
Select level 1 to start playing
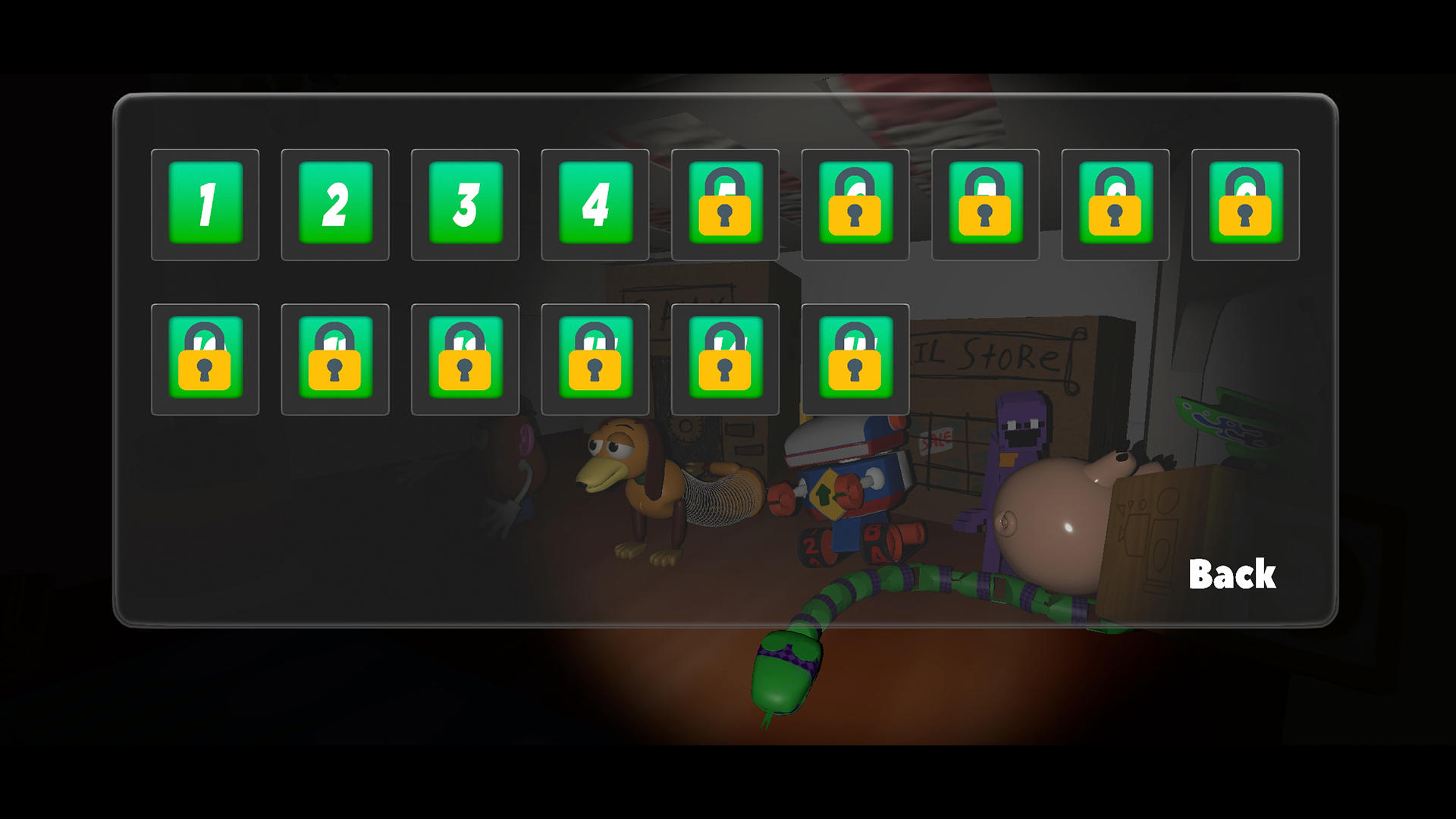[x=205, y=203]
